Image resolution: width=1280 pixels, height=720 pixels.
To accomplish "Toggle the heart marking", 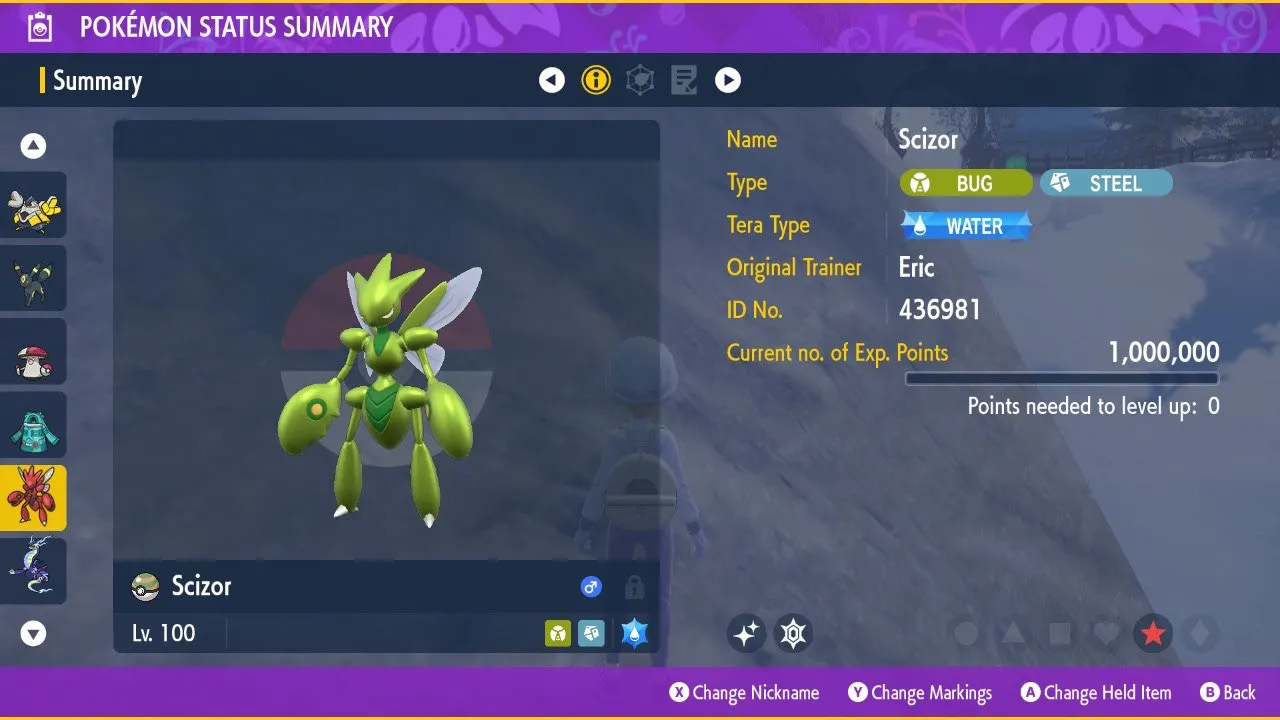I will pyautogui.click(x=1106, y=633).
